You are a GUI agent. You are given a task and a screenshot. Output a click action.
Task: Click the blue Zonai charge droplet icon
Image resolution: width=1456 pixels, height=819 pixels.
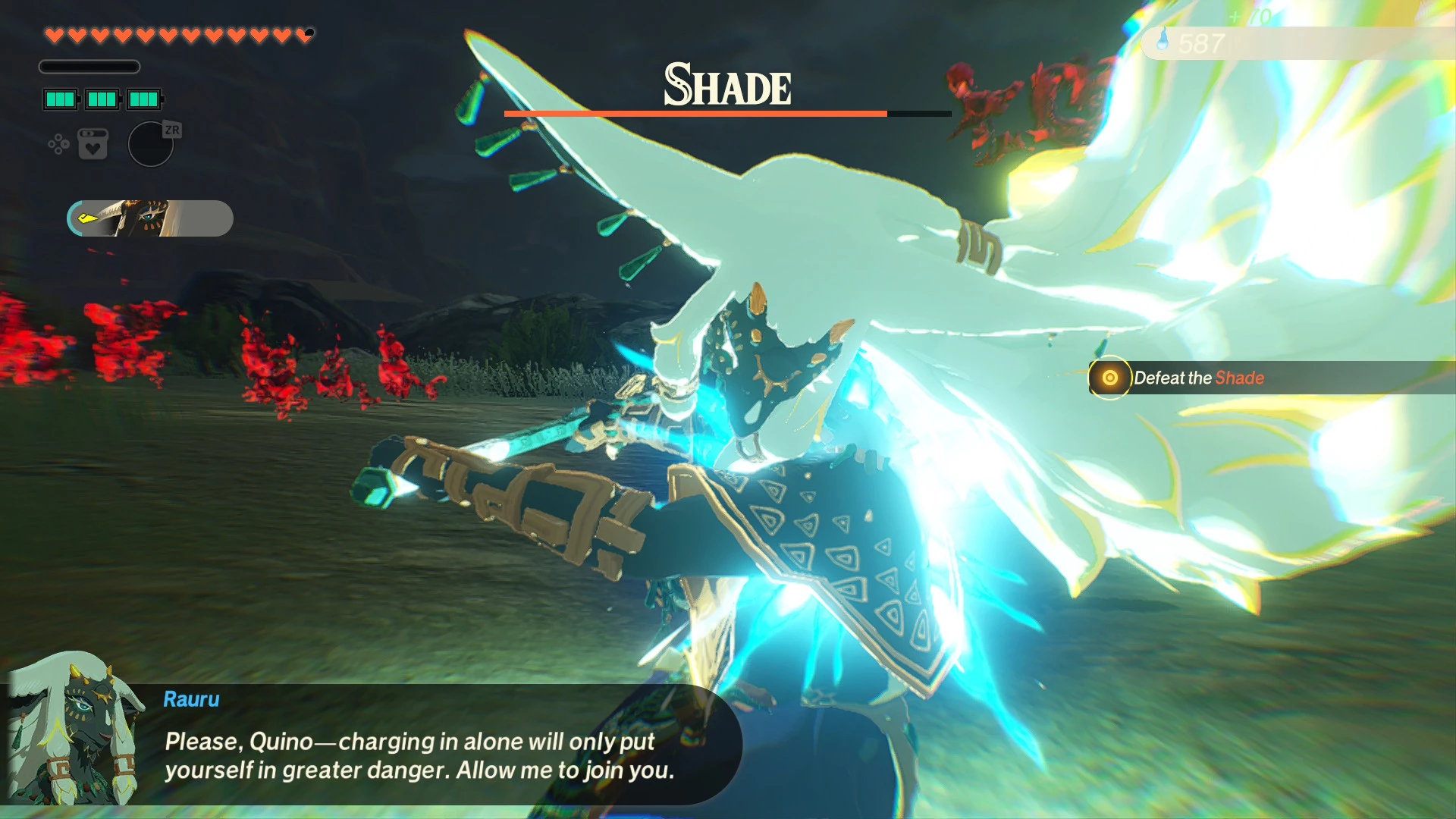tap(1163, 39)
